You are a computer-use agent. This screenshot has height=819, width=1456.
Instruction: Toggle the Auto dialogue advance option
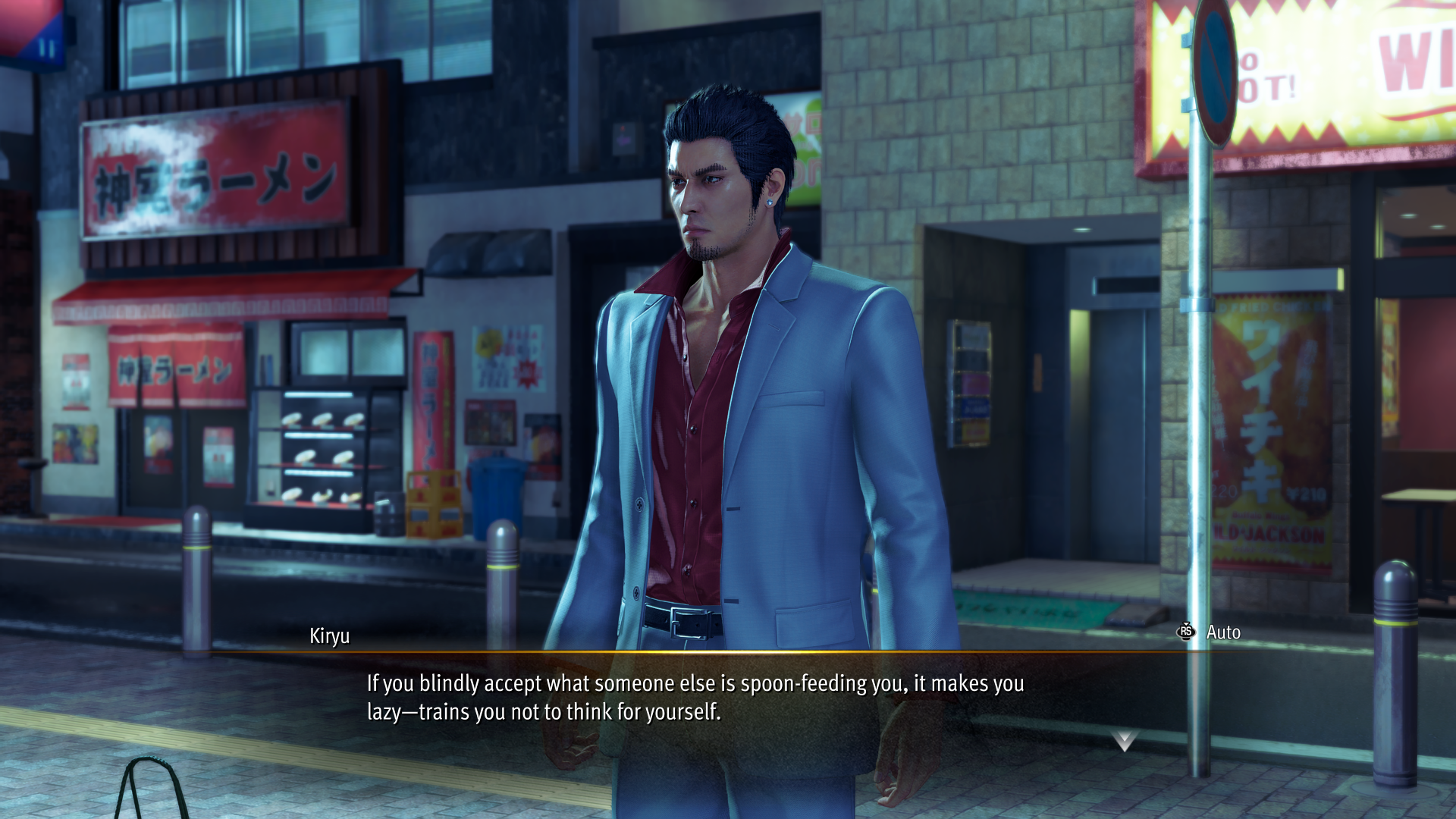coord(1210,632)
